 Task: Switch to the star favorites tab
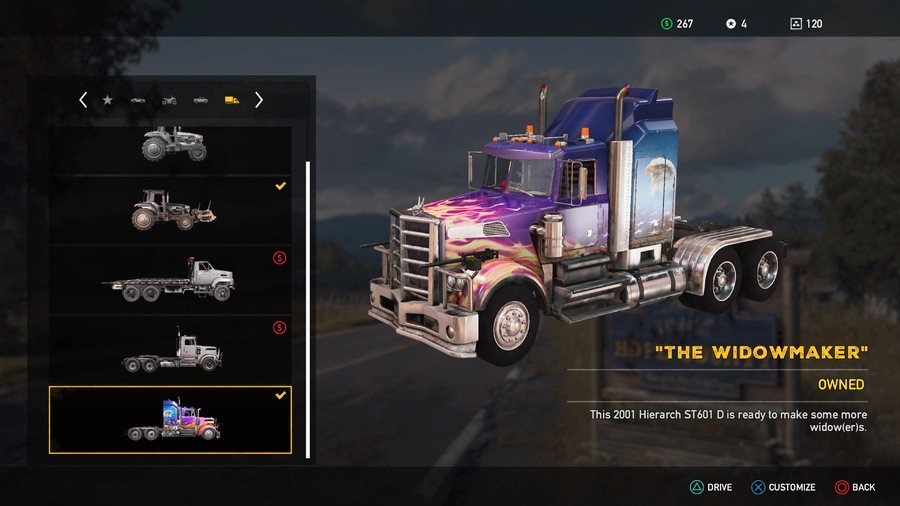tap(107, 100)
